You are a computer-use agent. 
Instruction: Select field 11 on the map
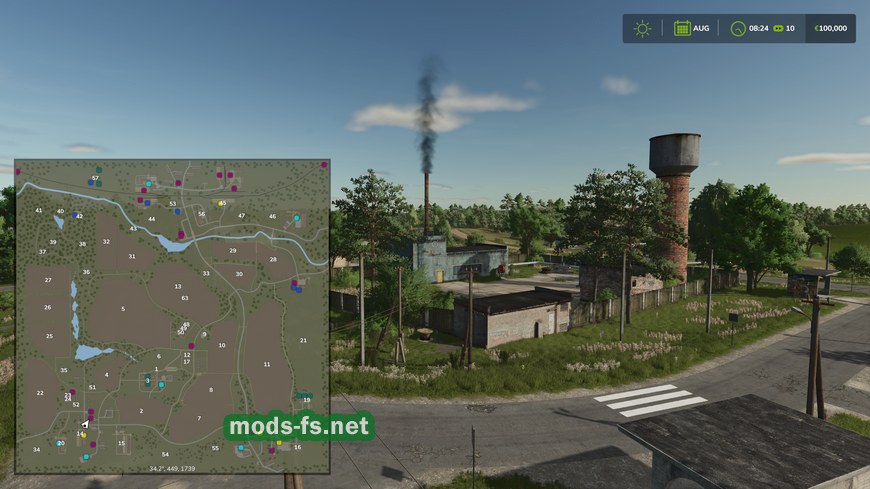[x=267, y=364]
